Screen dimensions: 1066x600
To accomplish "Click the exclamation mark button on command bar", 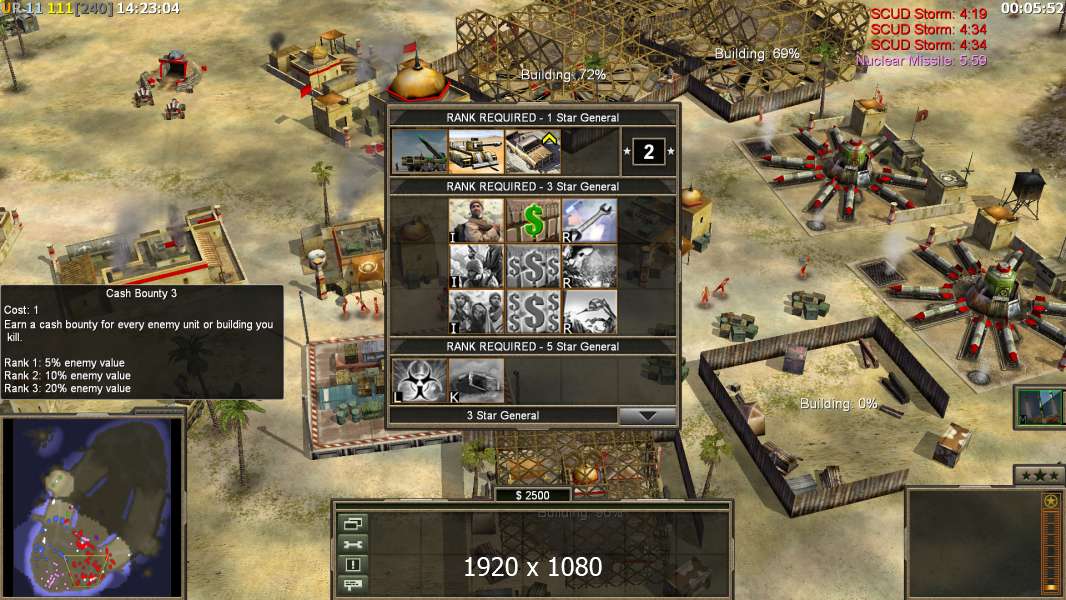I will [x=353, y=564].
